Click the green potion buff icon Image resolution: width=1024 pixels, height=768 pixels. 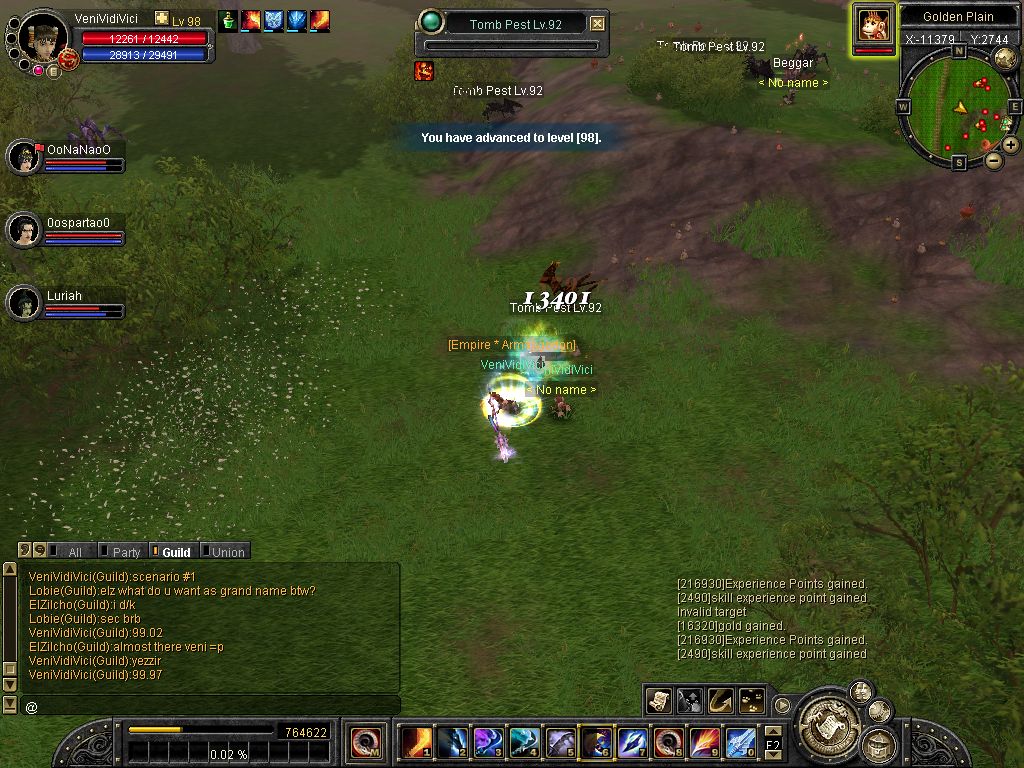(229, 20)
